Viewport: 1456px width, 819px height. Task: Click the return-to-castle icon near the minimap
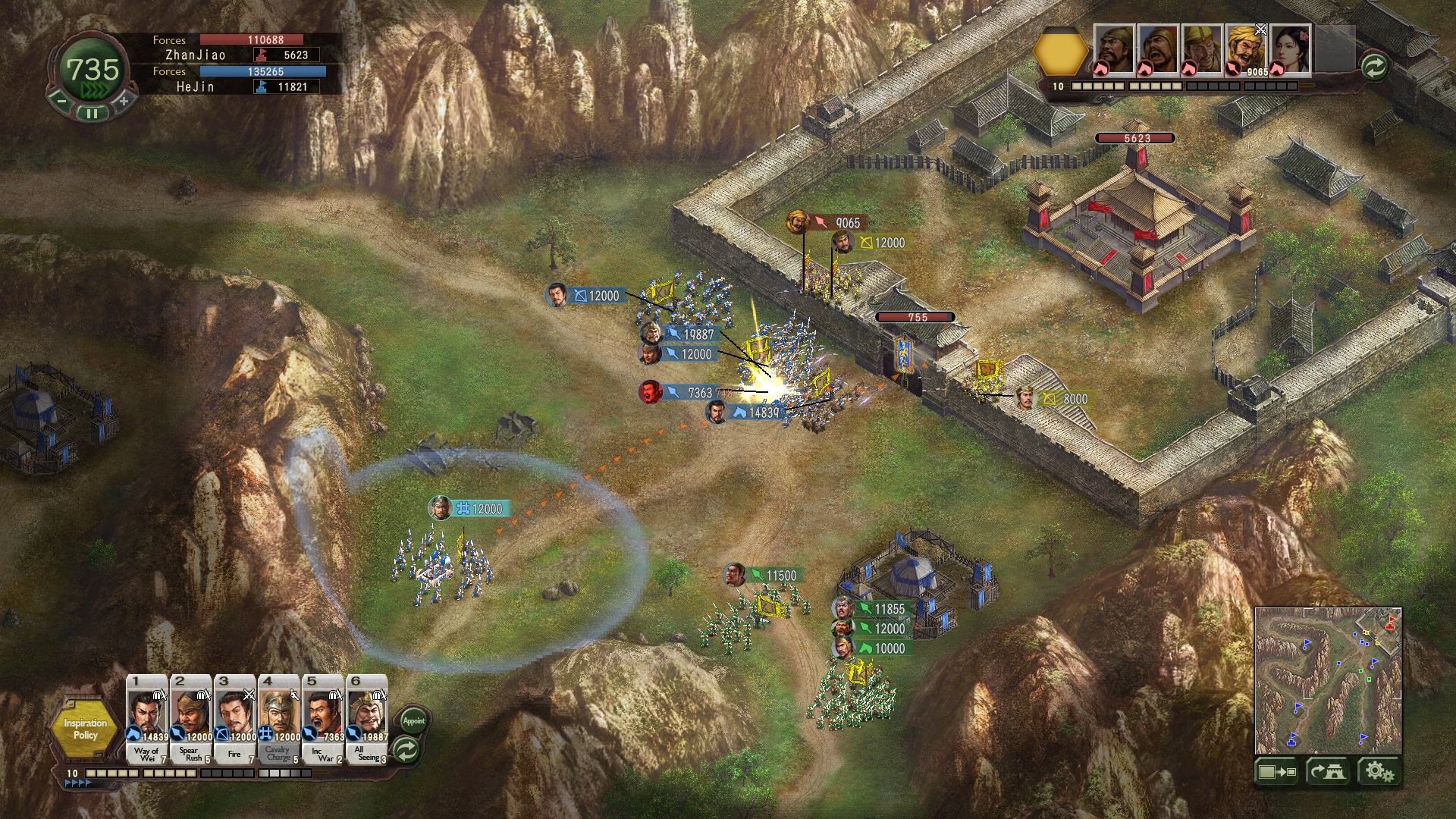(x=1328, y=770)
